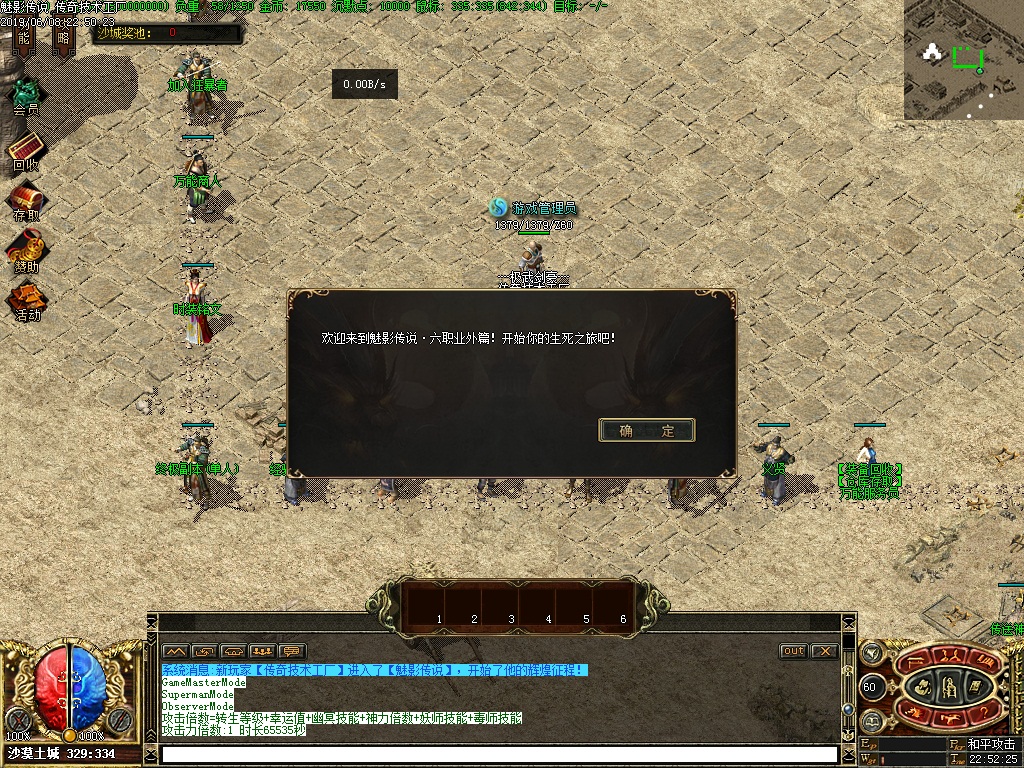The height and width of the screenshot is (768, 1024).
Task: Open the 会员 membership menu
Action: (26, 96)
